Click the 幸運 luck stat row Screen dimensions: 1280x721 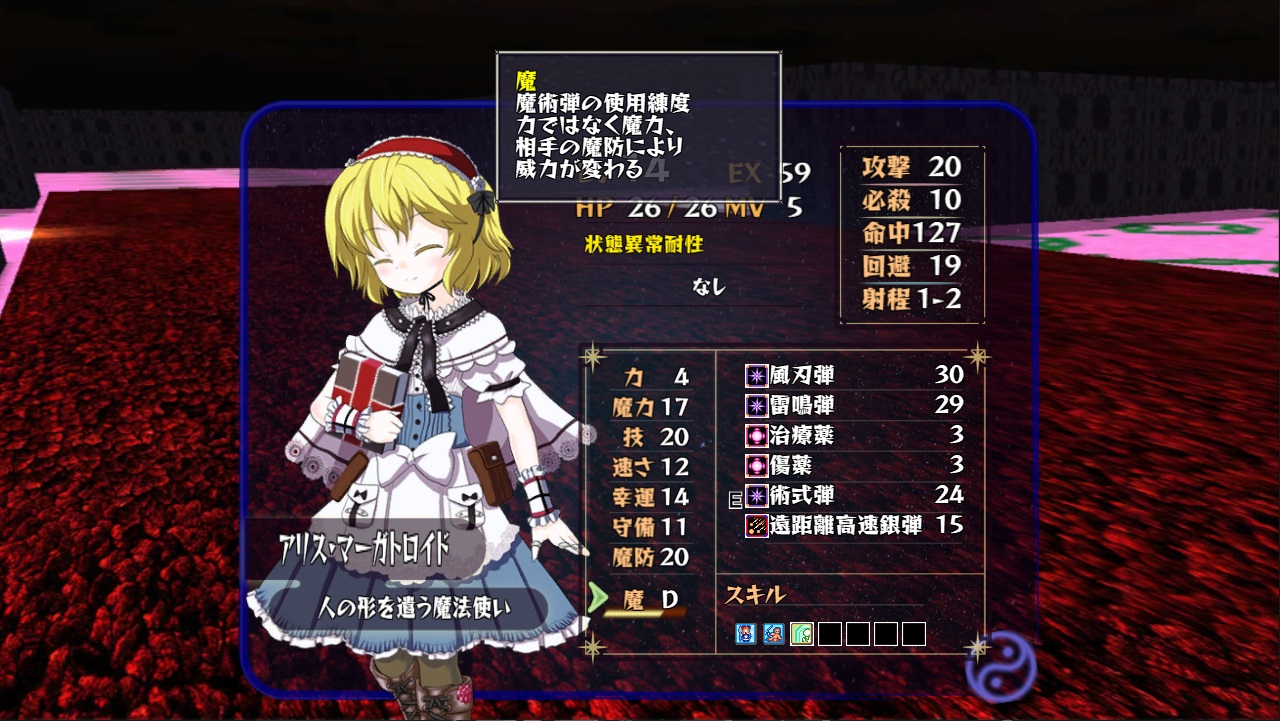pos(650,497)
